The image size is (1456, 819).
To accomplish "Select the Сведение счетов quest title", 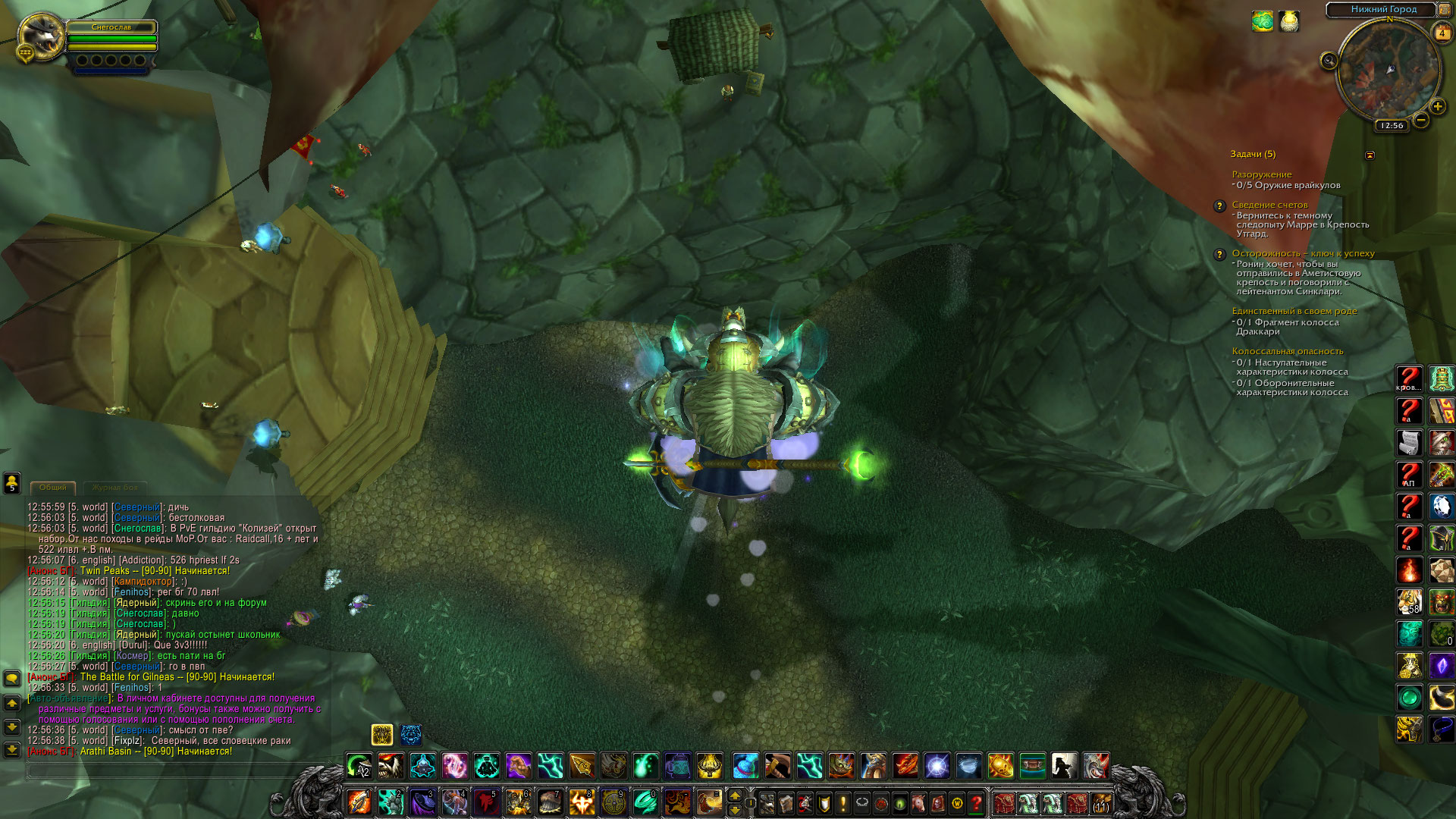I will point(1269,205).
